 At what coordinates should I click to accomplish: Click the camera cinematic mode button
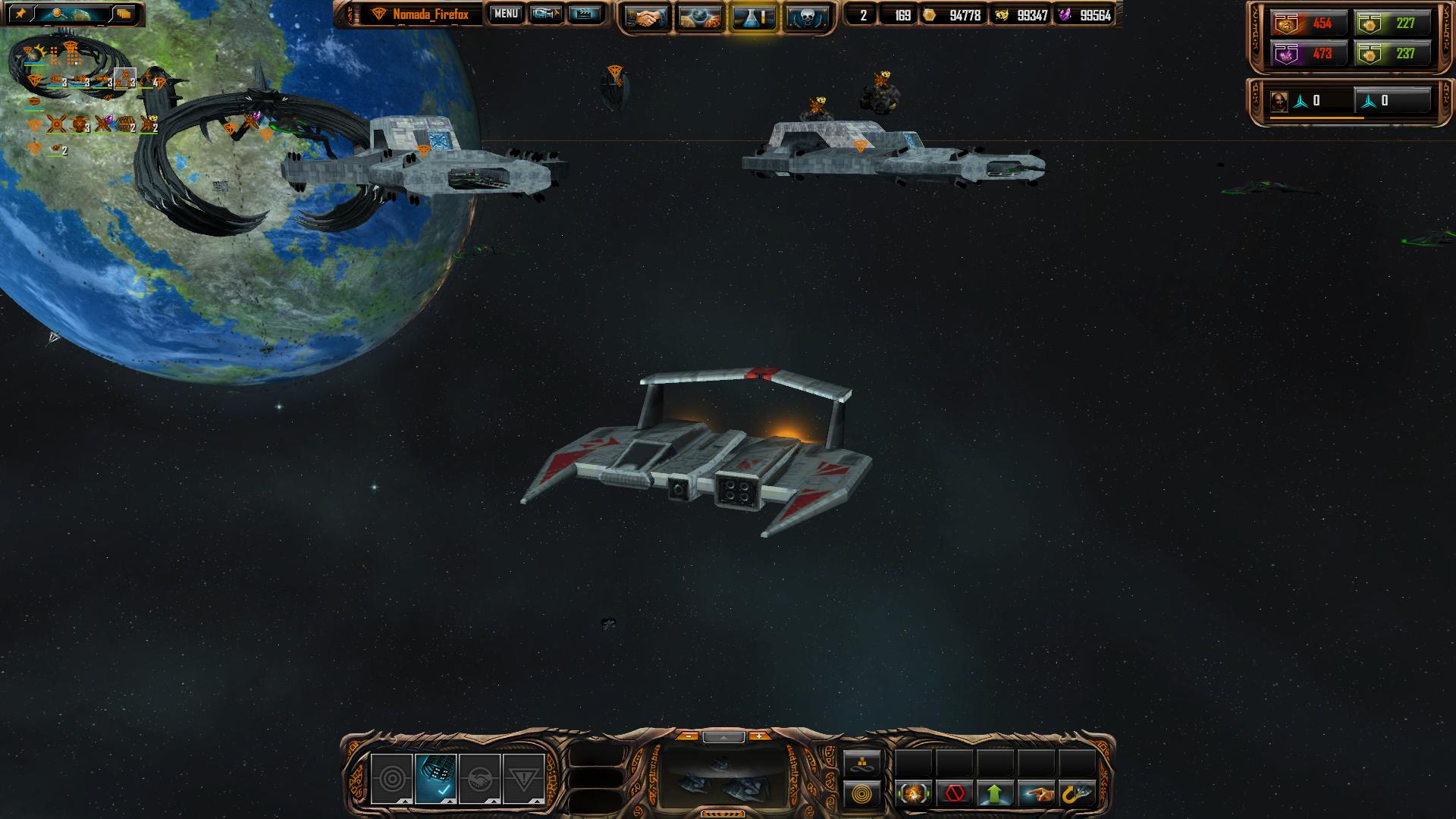[546, 14]
